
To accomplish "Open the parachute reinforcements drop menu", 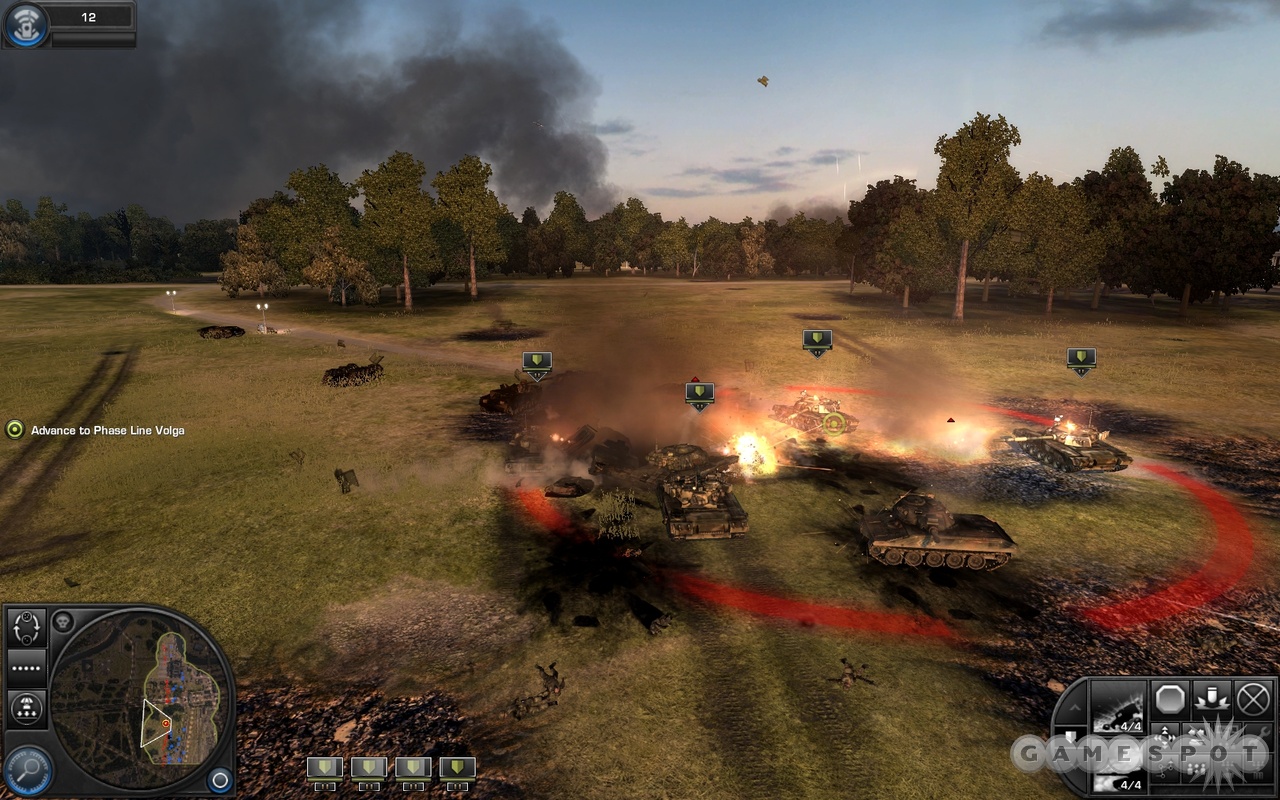I will 27,709.
